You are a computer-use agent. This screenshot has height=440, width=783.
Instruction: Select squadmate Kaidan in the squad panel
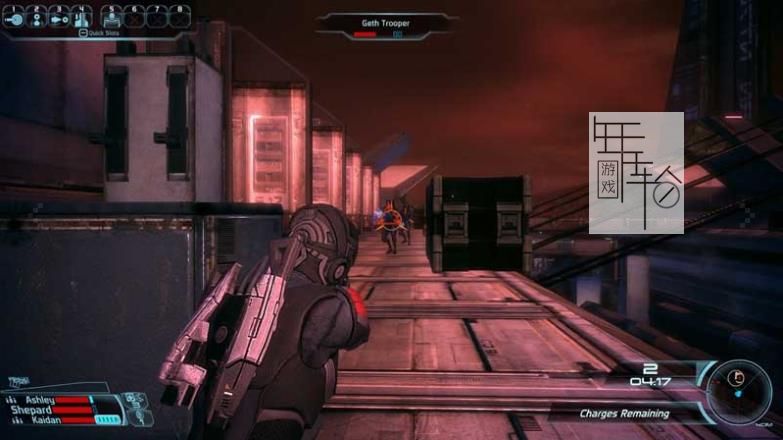click(45, 420)
